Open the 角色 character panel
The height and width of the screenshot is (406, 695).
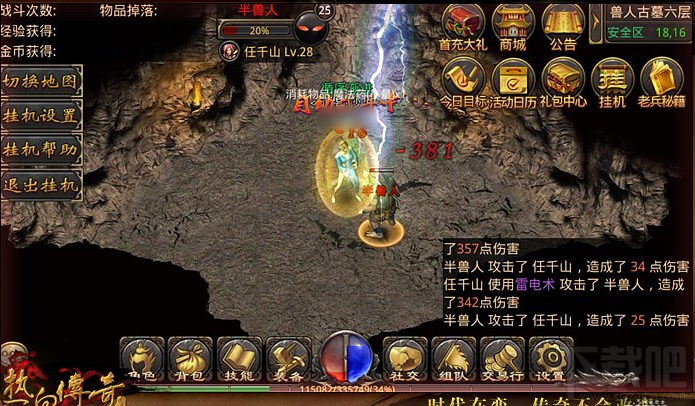pos(141,358)
